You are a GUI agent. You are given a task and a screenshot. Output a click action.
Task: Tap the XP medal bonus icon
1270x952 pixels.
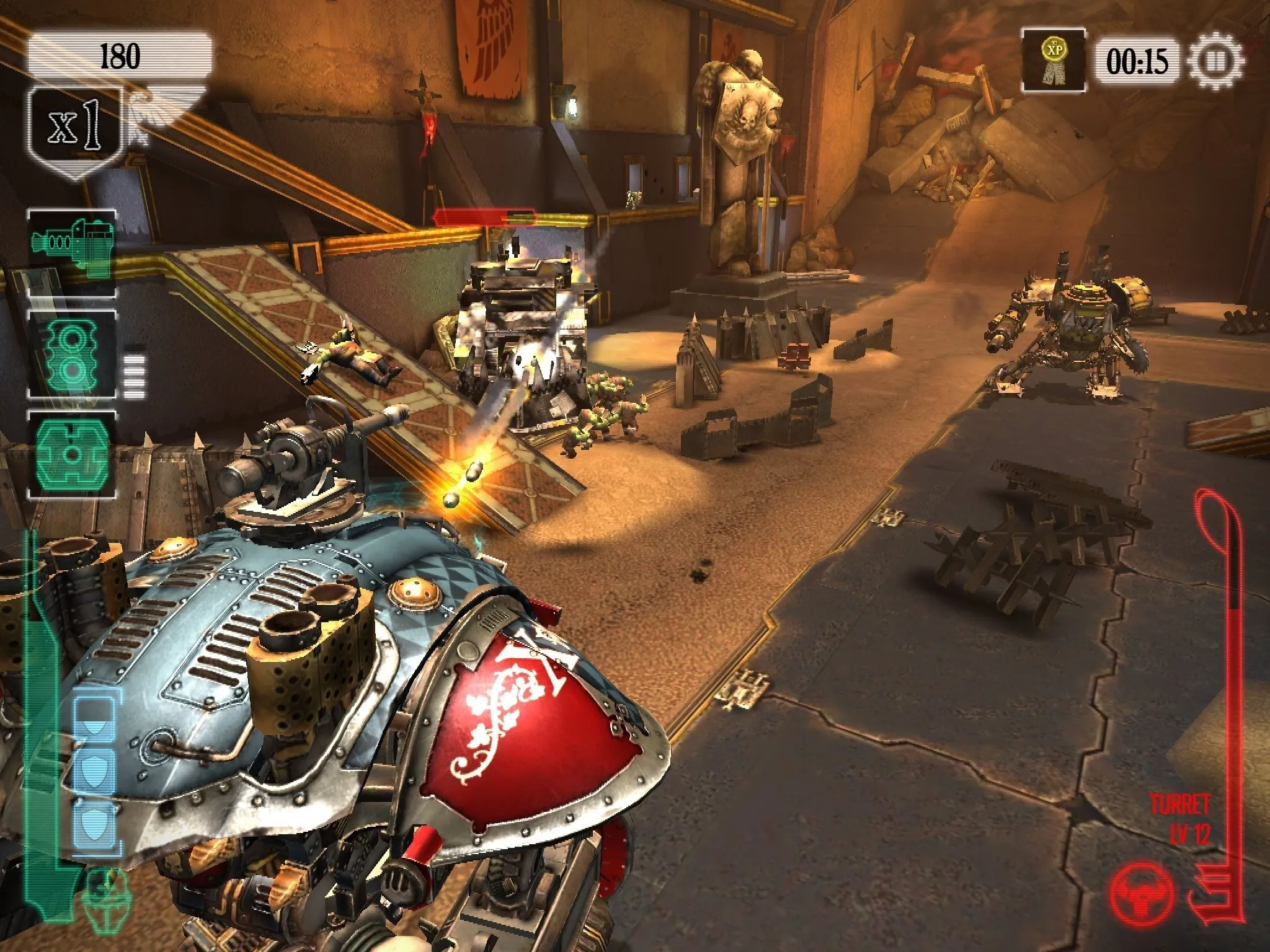click(1053, 61)
